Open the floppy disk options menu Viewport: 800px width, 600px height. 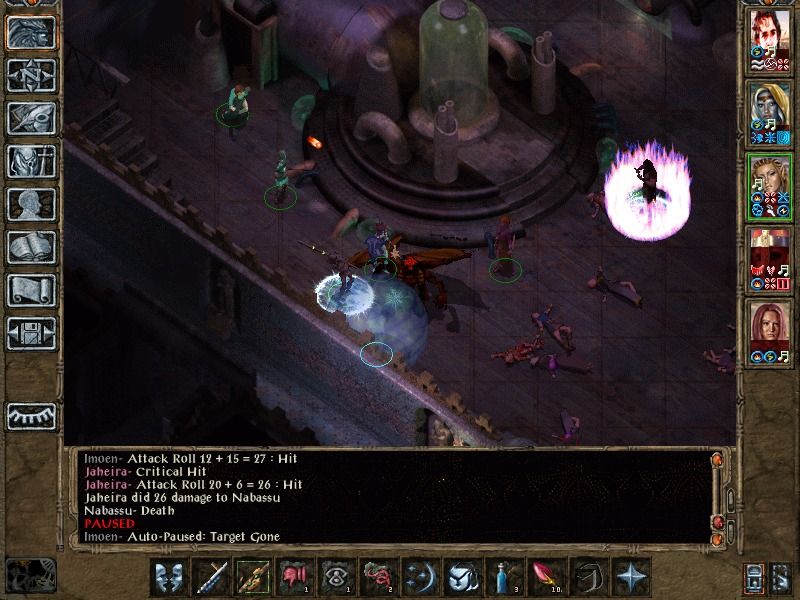click(30, 333)
